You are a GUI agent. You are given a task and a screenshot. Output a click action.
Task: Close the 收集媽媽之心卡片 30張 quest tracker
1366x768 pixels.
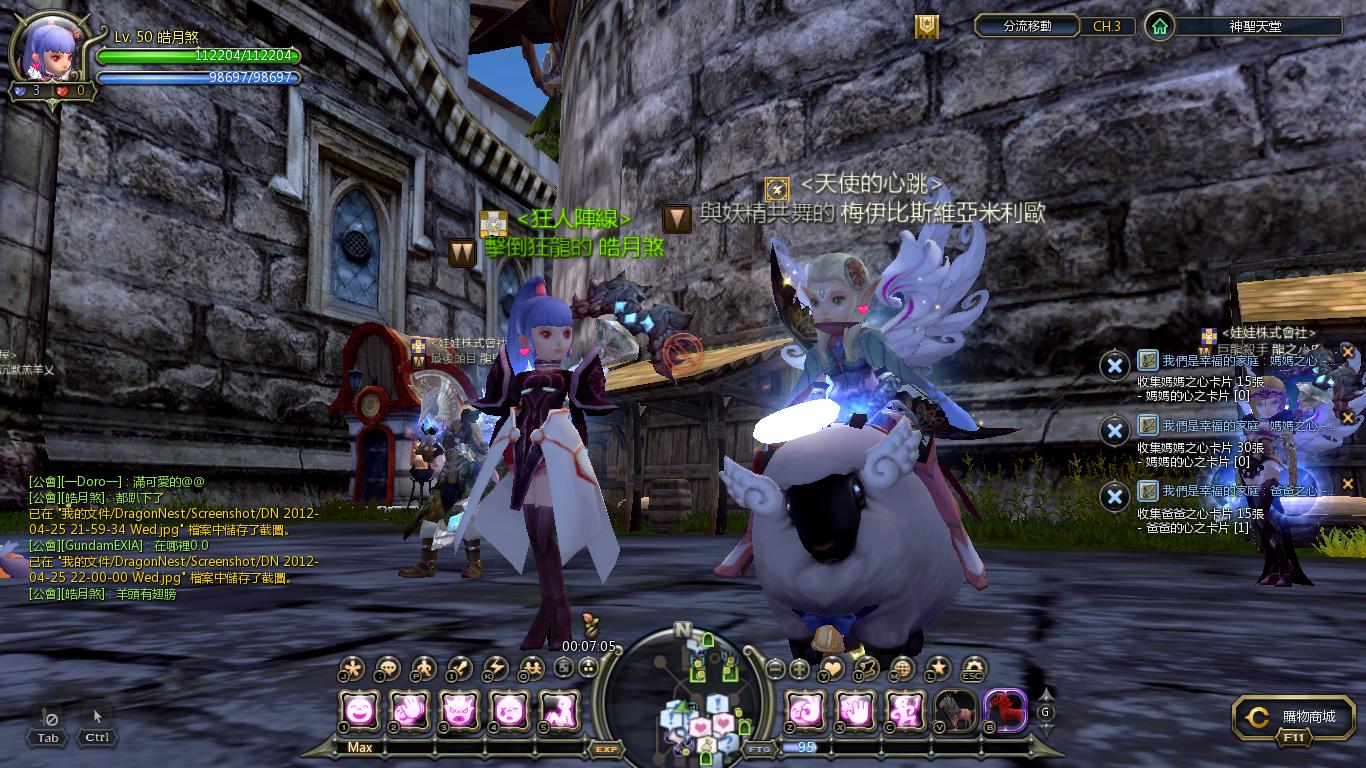[x=1115, y=431]
